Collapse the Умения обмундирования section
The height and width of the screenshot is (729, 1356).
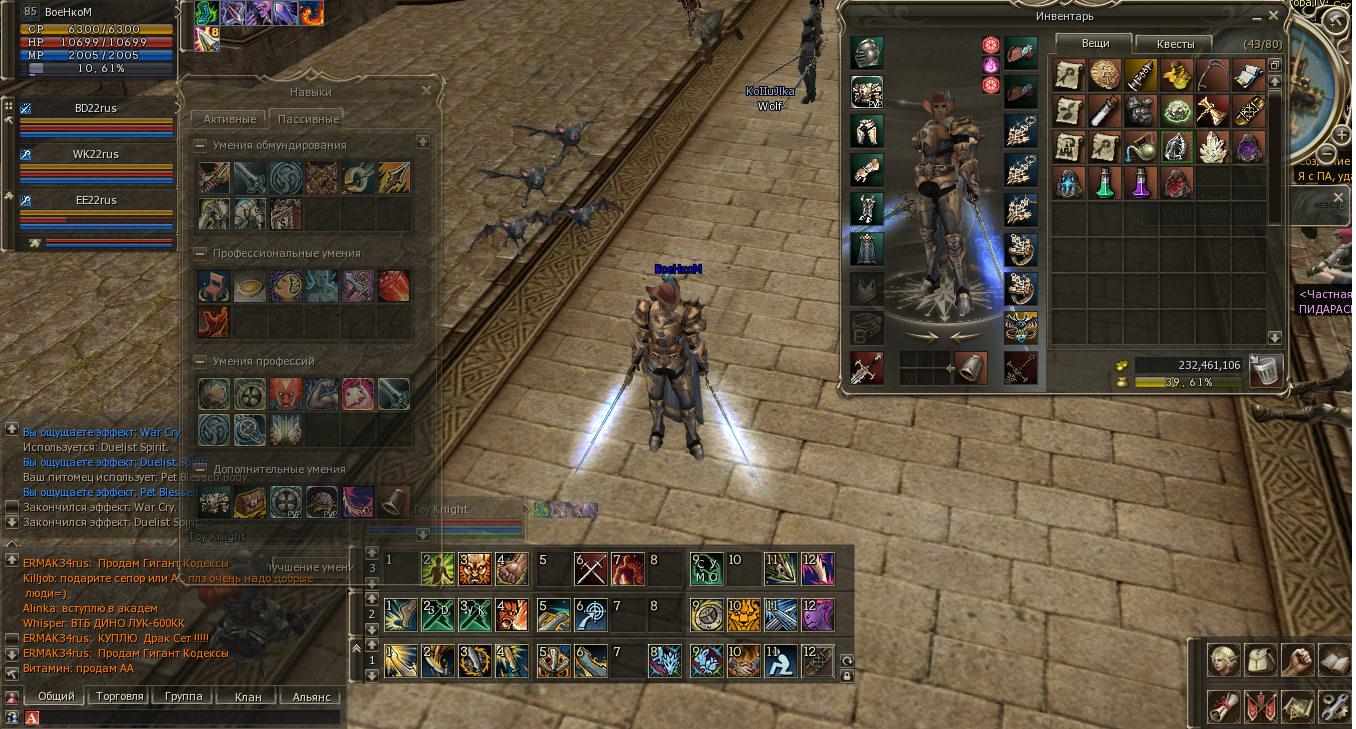tap(201, 145)
